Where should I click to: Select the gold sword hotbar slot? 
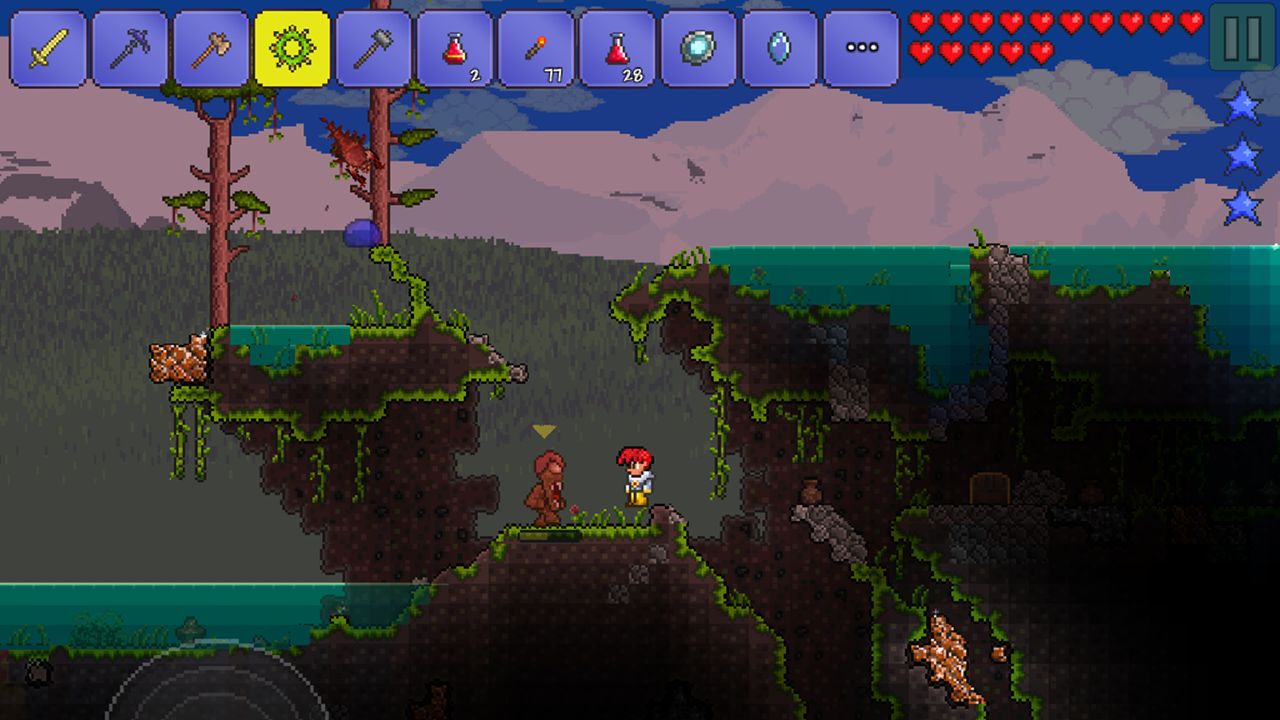[x=47, y=48]
